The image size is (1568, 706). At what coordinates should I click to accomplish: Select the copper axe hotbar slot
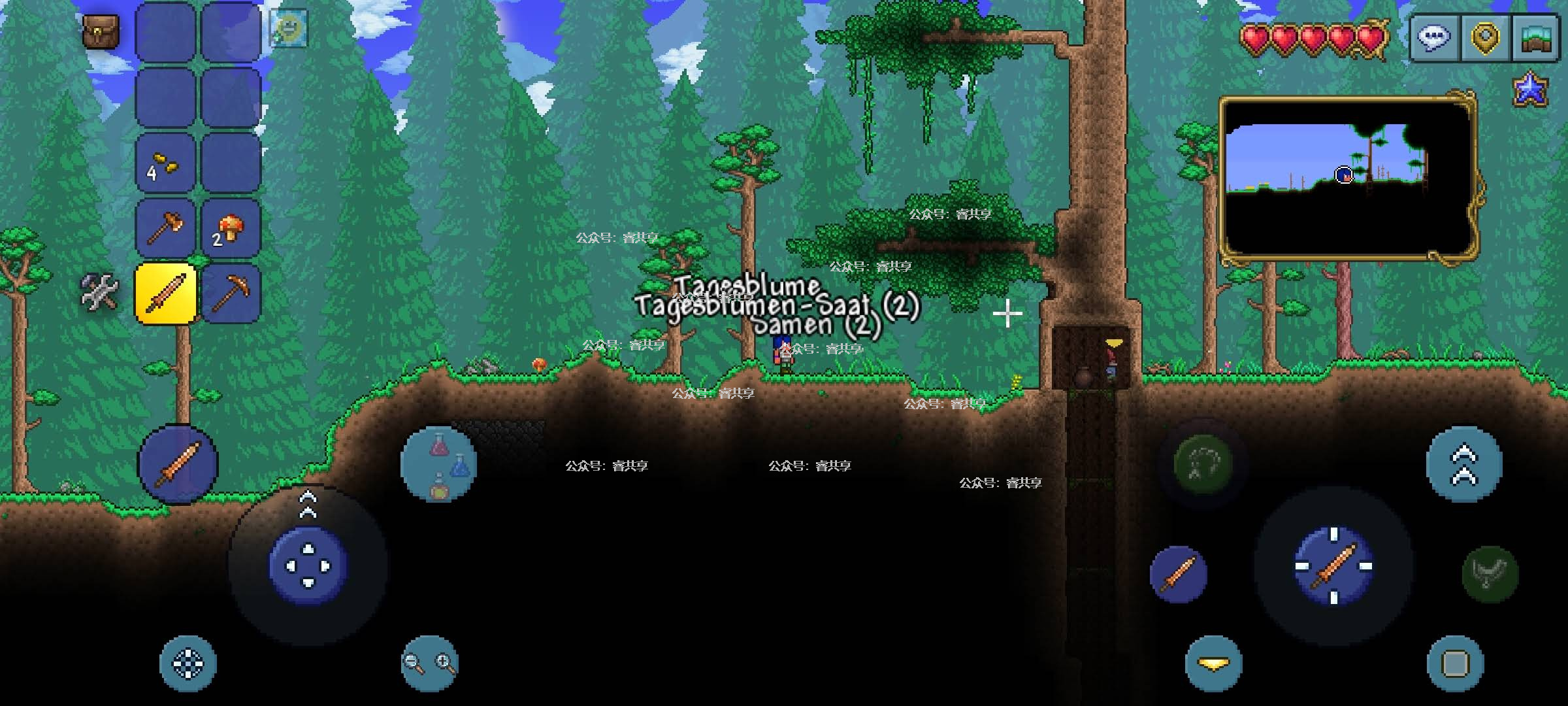166,228
